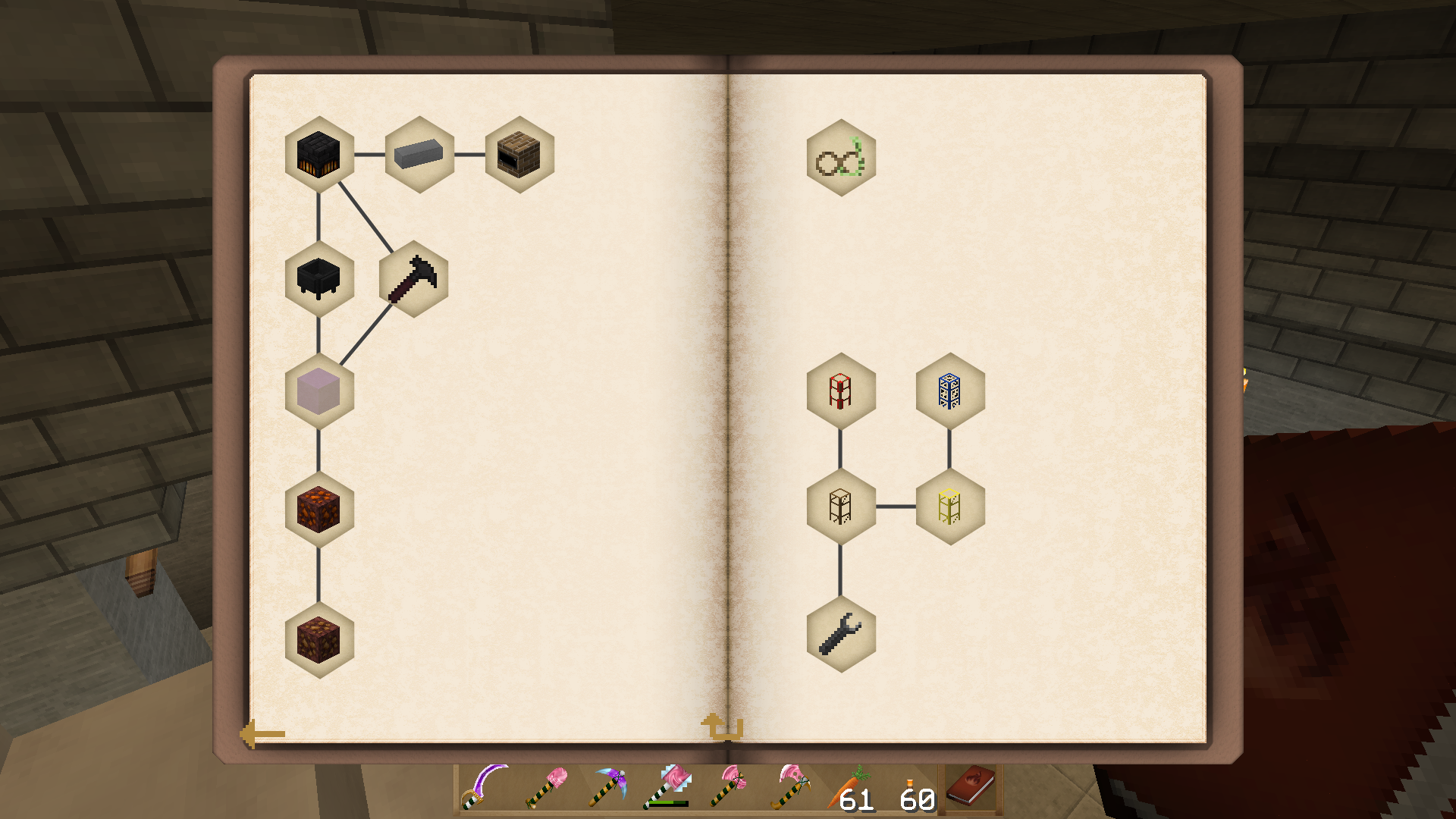
Task: Select the pink sledgehammer with durability bar
Action: [x=667, y=789]
